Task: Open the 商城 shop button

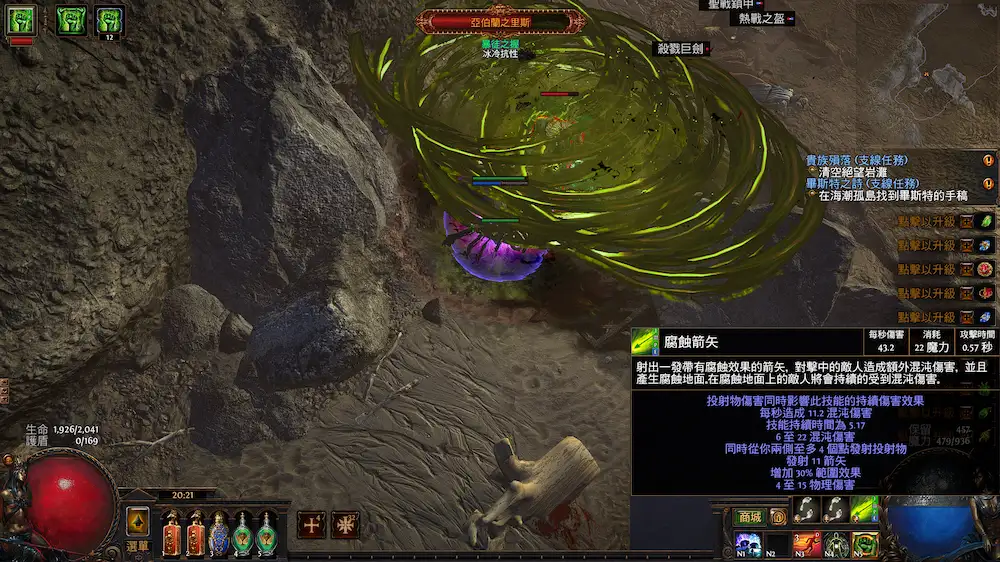Action: click(x=748, y=517)
